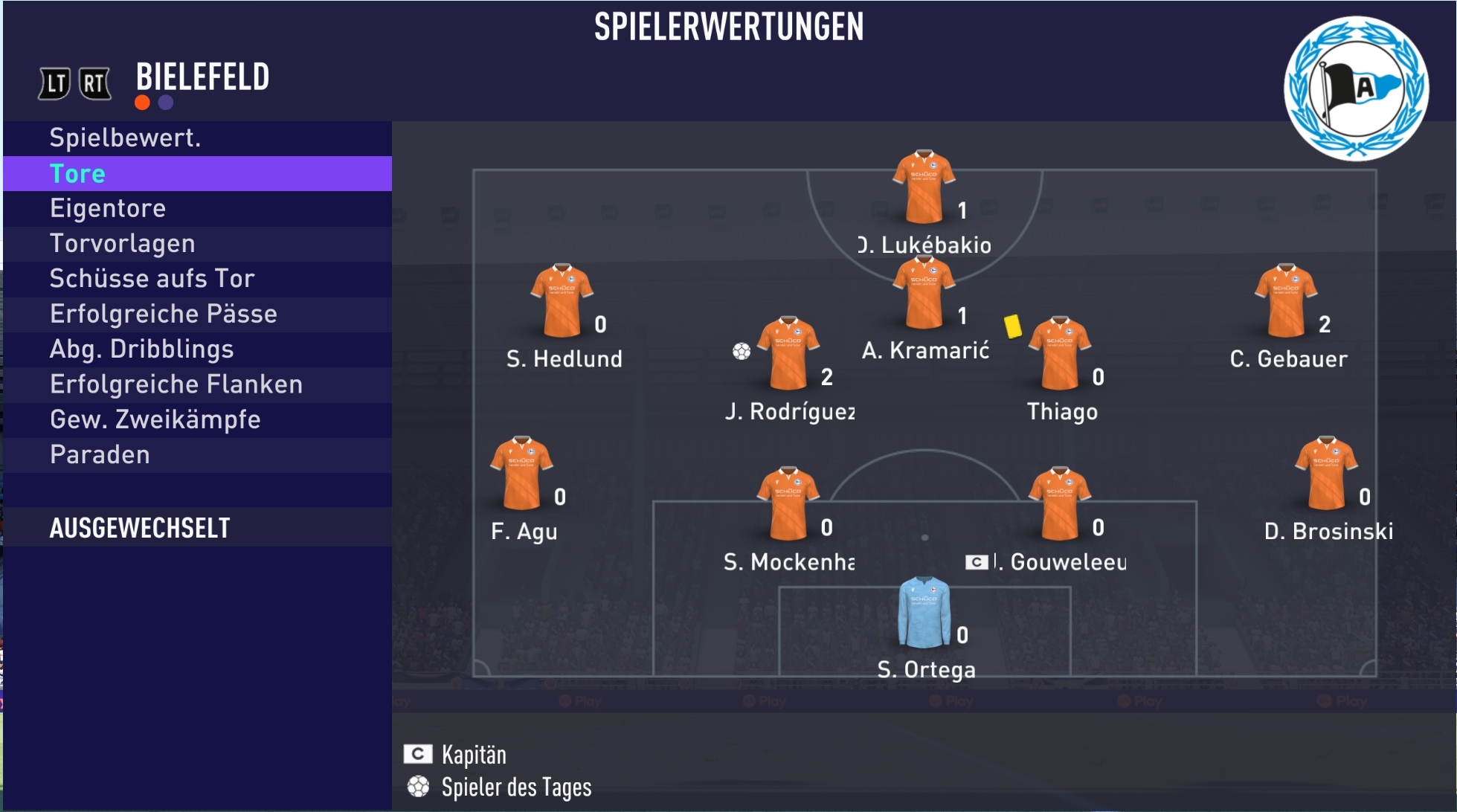Image resolution: width=1457 pixels, height=812 pixels.
Task: Open Gew. Zweikämpfe statistics
Action: pos(197,420)
